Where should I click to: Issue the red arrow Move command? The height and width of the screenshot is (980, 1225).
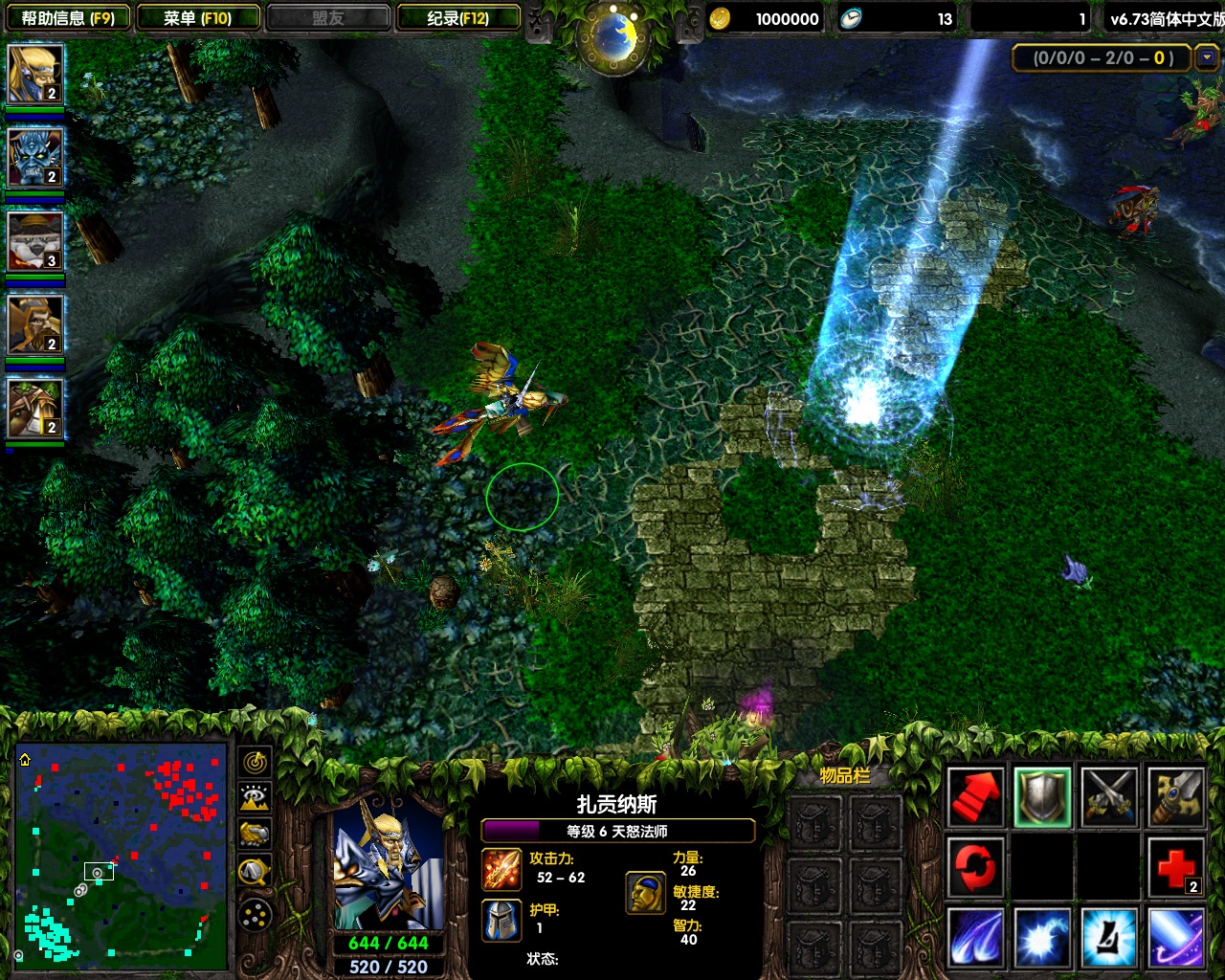coord(975,796)
